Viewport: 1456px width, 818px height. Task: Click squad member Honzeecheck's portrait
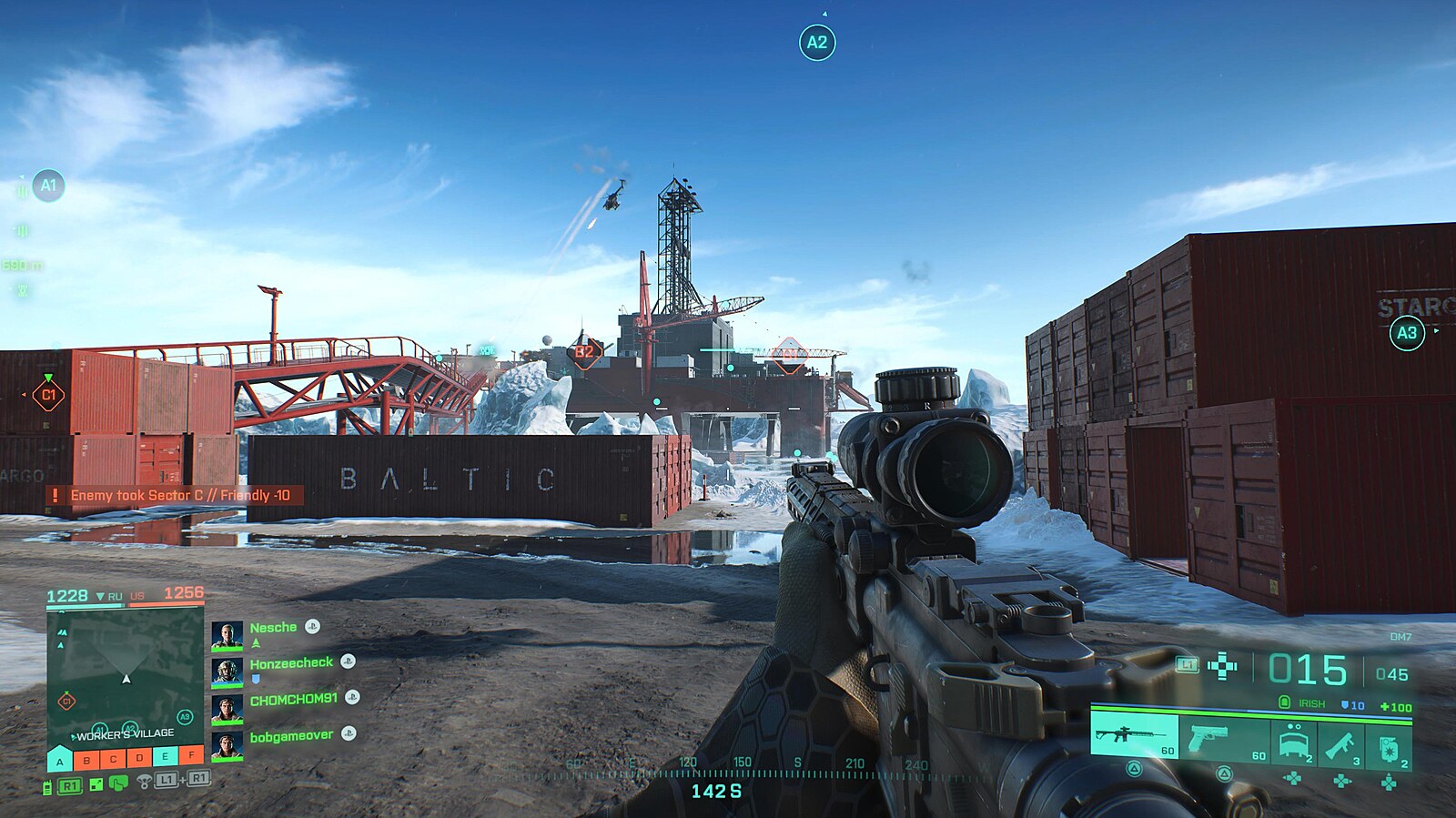pyautogui.click(x=227, y=672)
